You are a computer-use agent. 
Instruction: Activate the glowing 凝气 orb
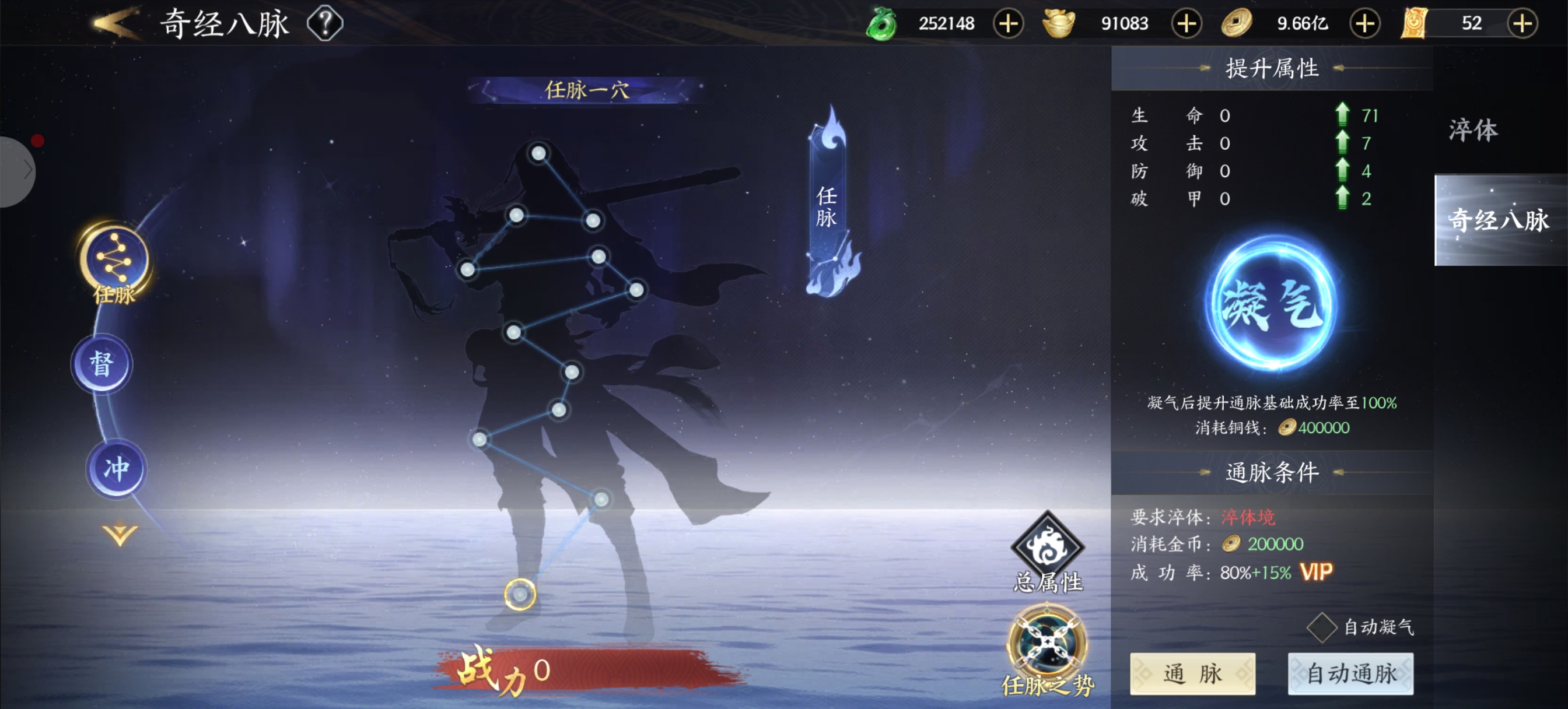(1272, 304)
